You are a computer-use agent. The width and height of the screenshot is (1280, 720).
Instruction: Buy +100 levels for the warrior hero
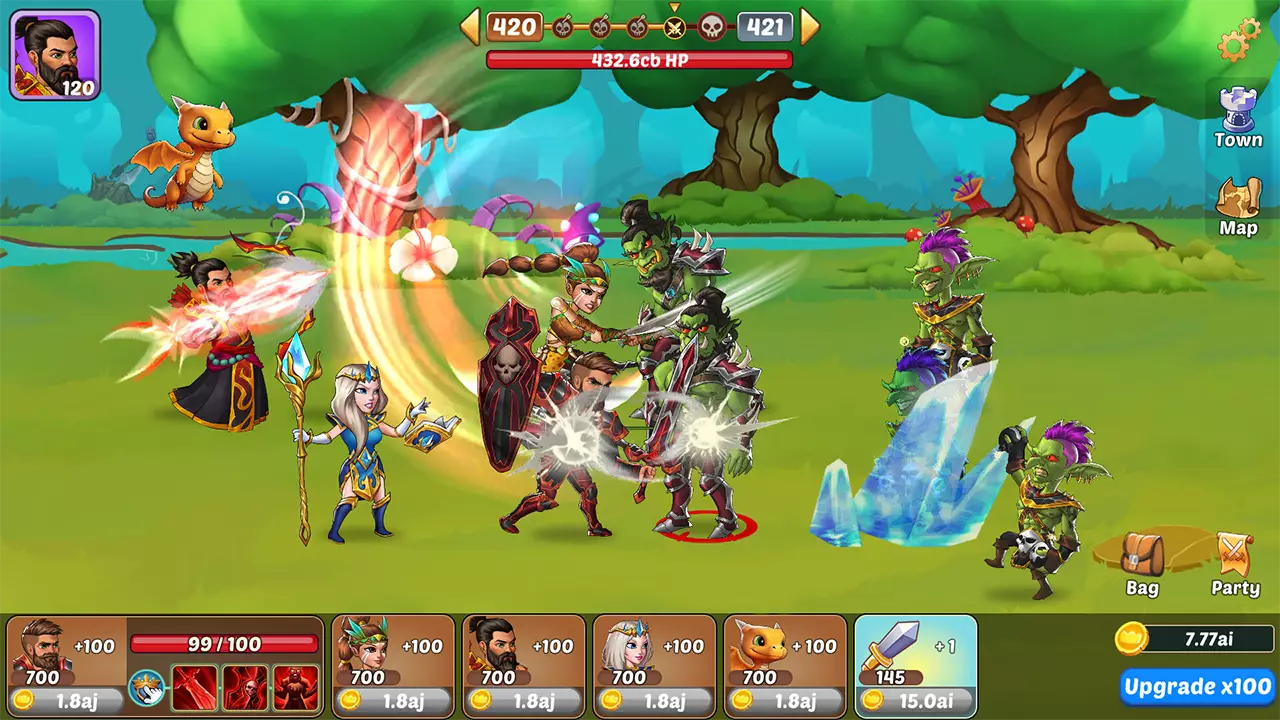pos(93,645)
